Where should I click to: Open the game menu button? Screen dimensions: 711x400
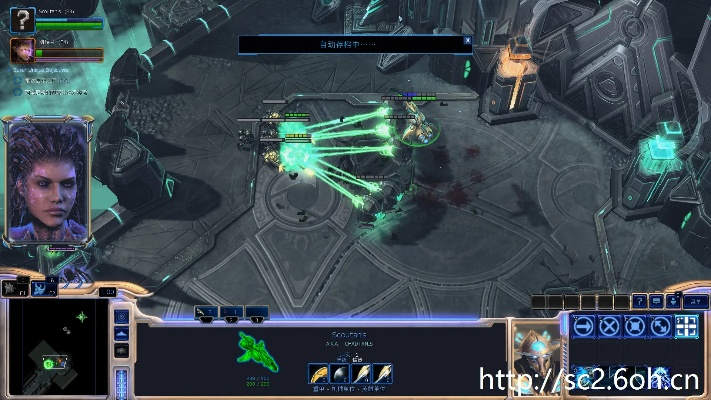[x=694, y=301]
